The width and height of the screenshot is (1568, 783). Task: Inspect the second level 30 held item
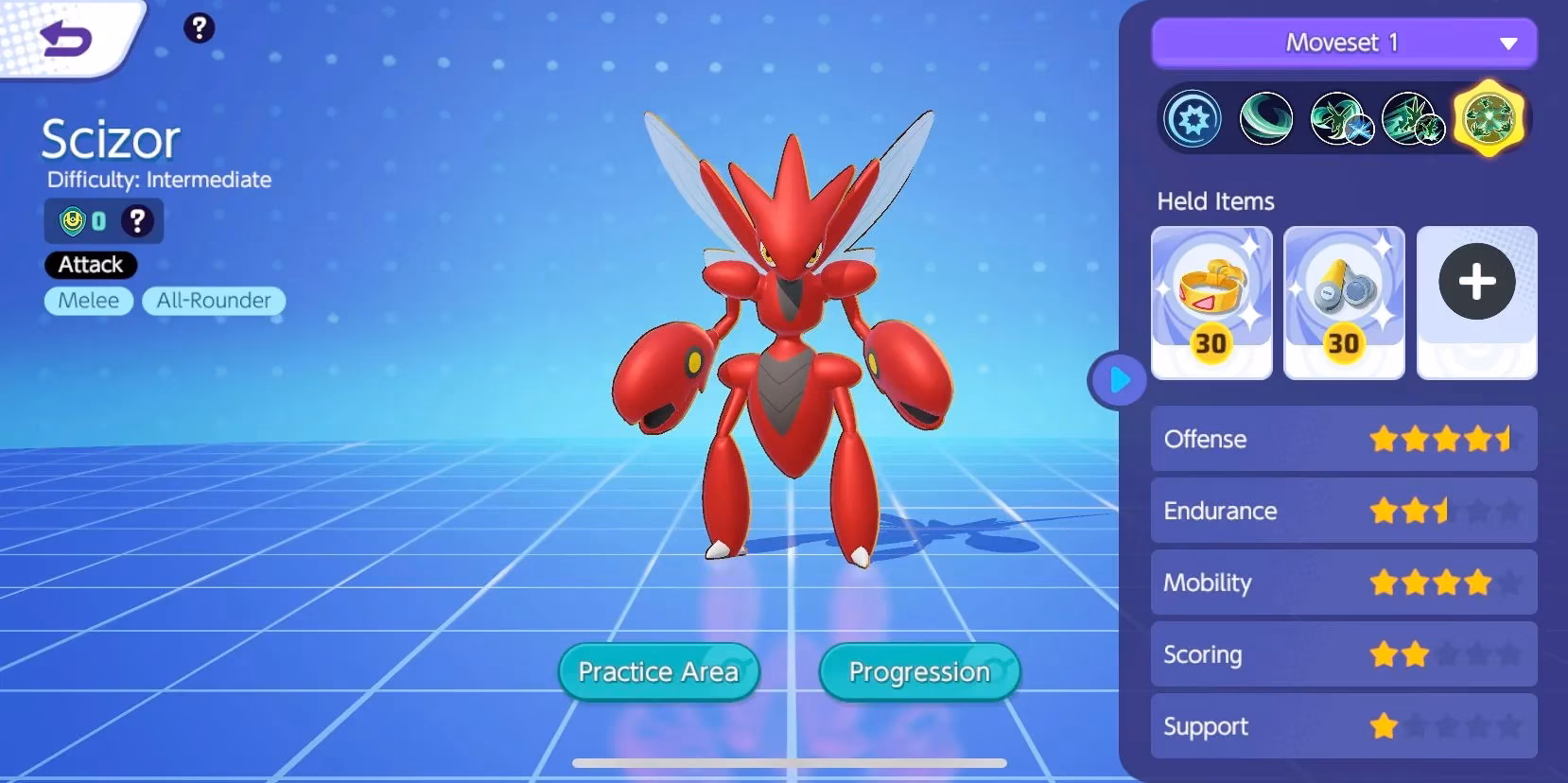pyautogui.click(x=1344, y=303)
